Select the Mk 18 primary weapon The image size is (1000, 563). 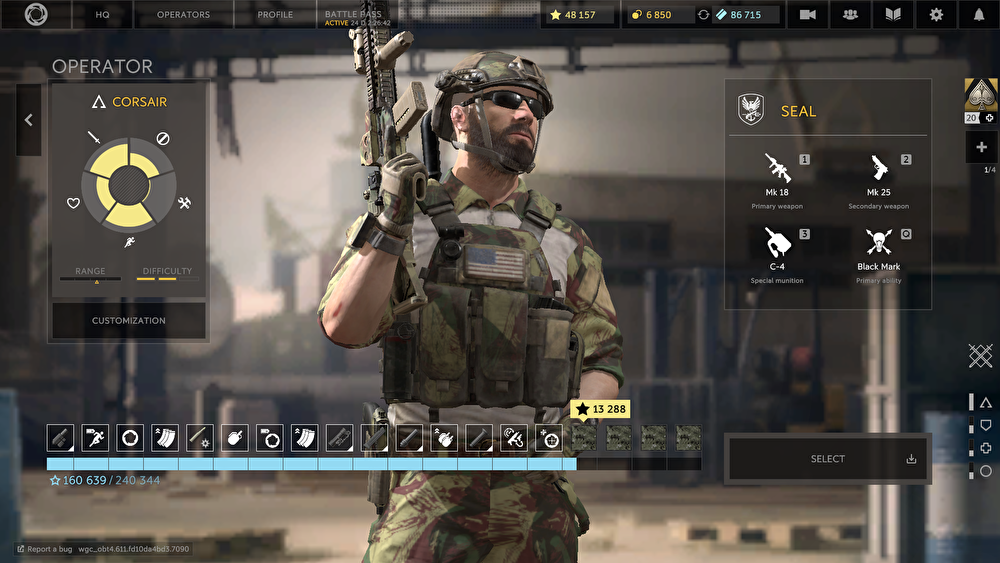coord(777,178)
